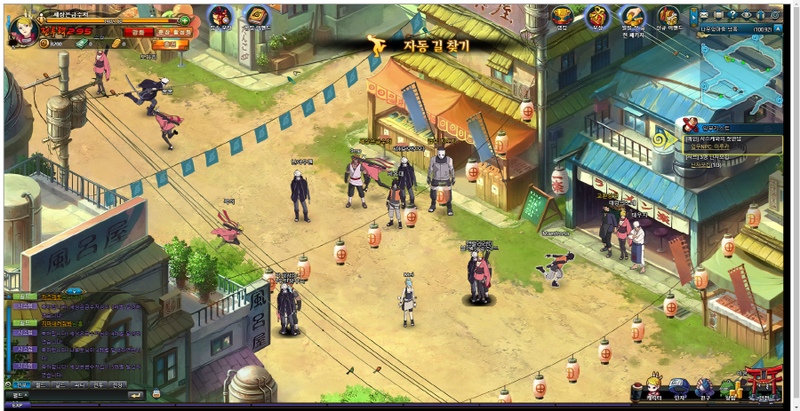Image resolution: width=800 pixels, height=411 pixels.
Task: Start auto pathfinding with the running figure
Action: coord(376,45)
